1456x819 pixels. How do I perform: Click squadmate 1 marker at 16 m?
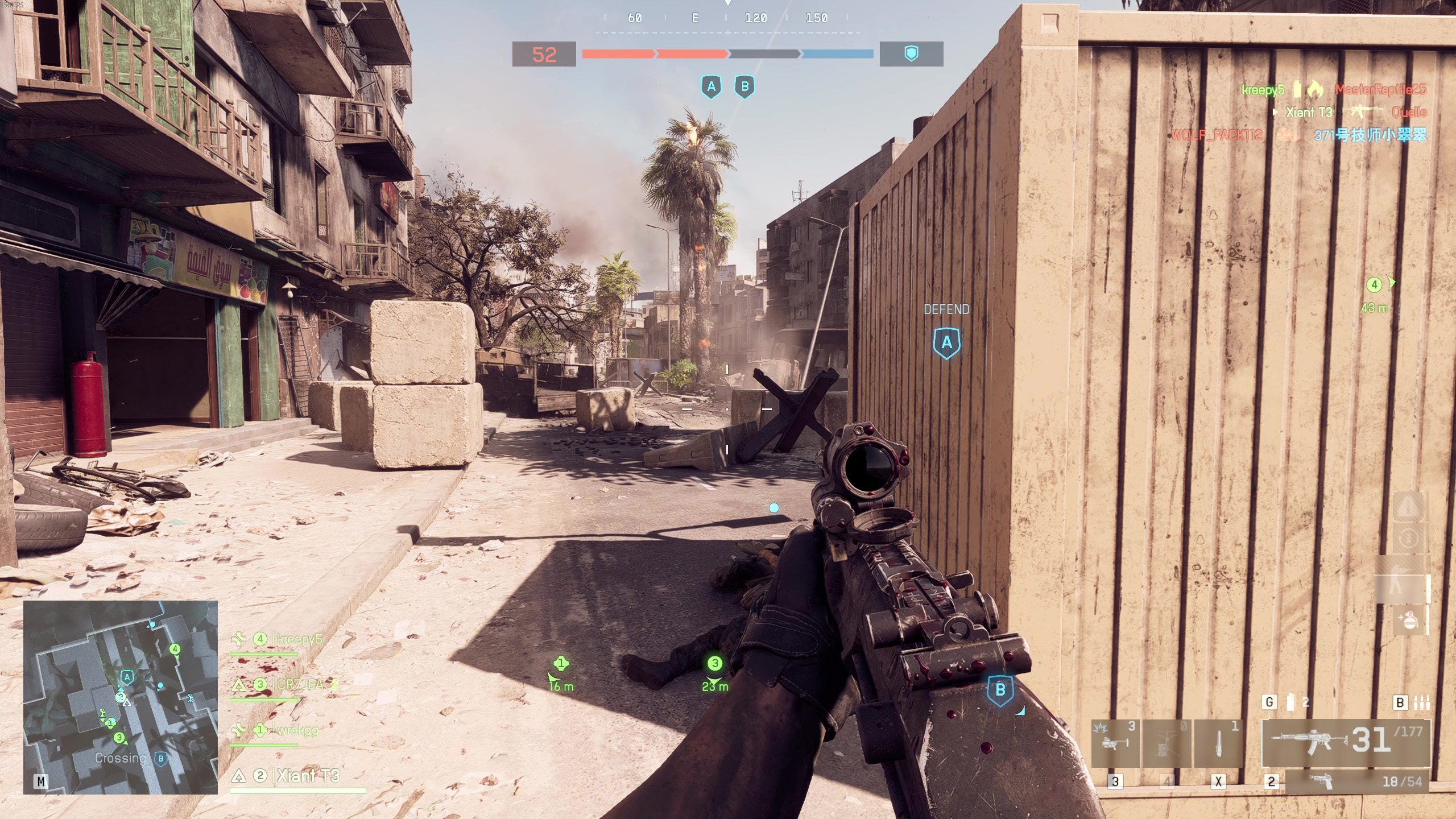point(561,663)
